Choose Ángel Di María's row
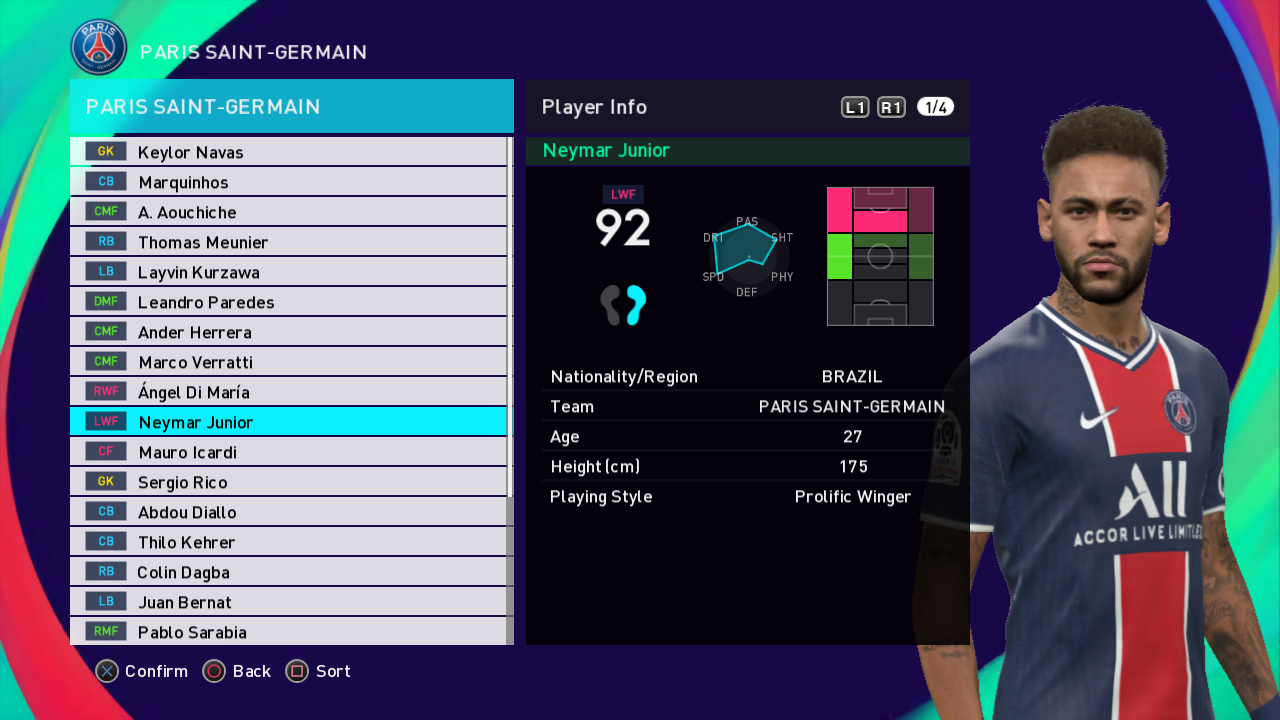Image resolution: width=1280 pixels, height=720 pixels. click(288, 392)
